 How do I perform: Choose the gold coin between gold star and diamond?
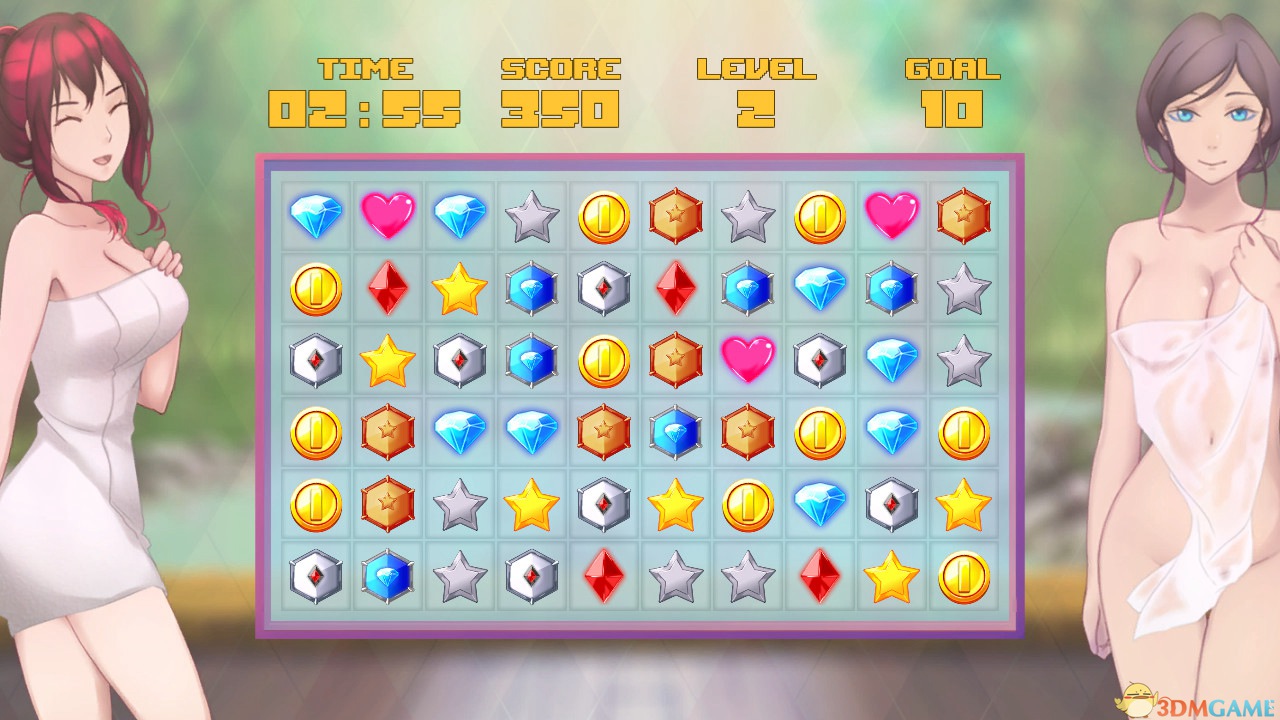click(748, 505)
